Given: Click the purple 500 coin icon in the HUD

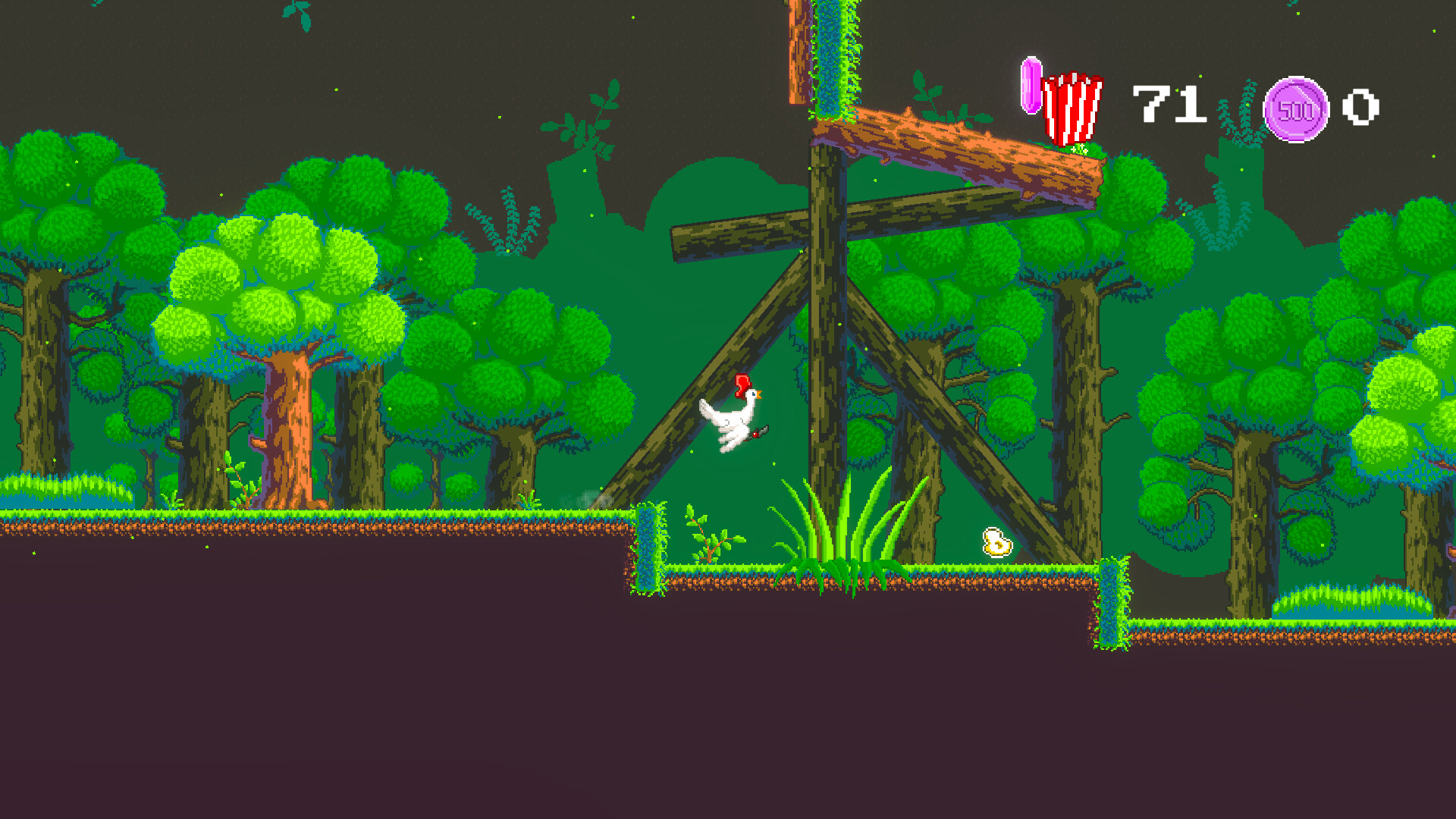Looking at the screenshot, I should click(1298, 110).
